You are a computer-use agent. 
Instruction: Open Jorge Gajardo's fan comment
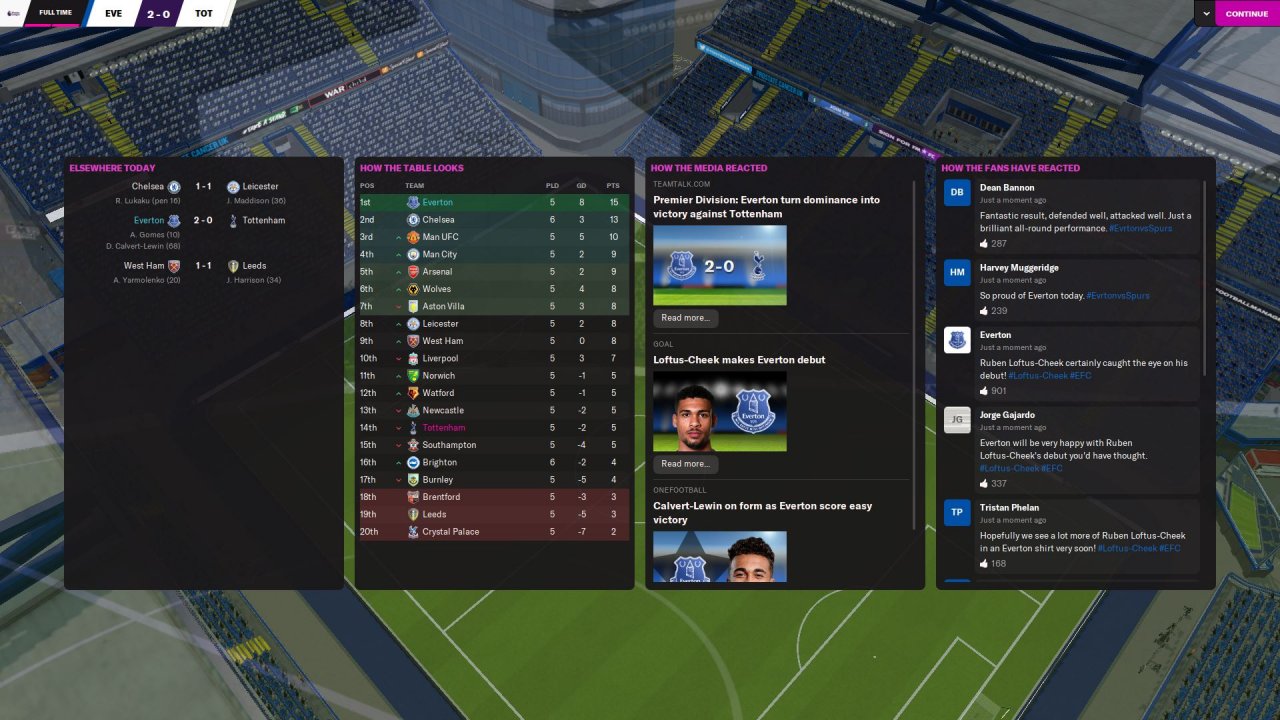[x=1070, y=448]
